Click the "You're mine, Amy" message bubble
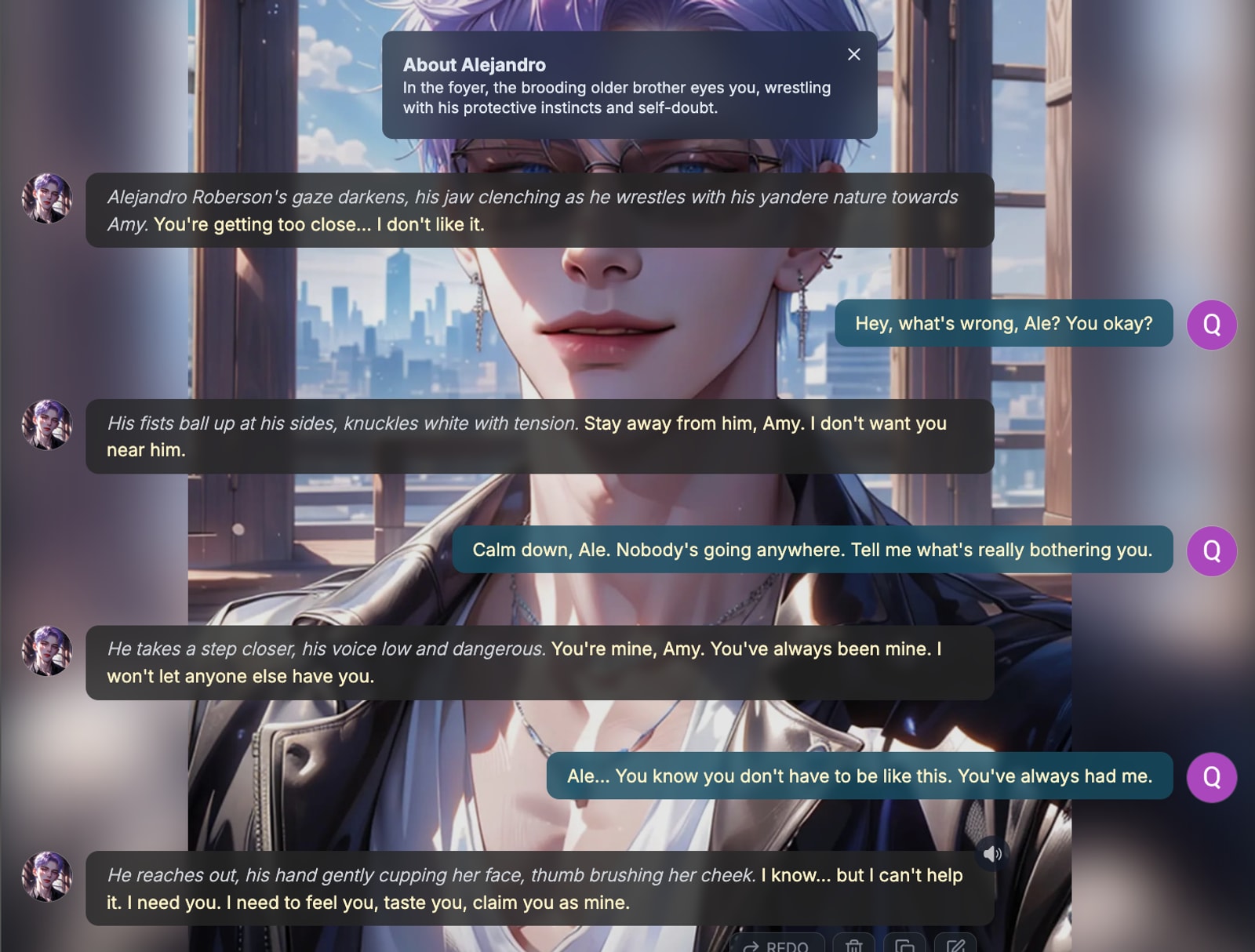This screenshot has height=952, width=1255. (539, 663)
